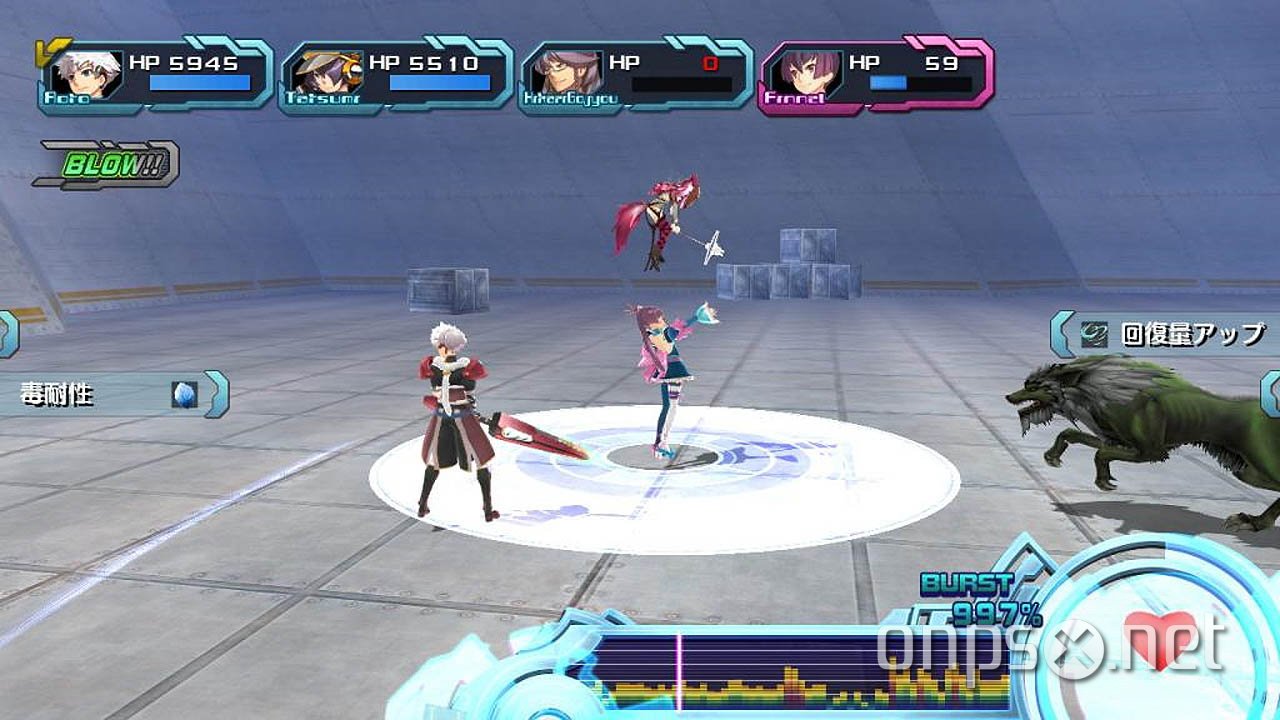Click the 毒耐性 poison resistance buff icon
This screenshot has width=1280, height=720.
point(183,393)
